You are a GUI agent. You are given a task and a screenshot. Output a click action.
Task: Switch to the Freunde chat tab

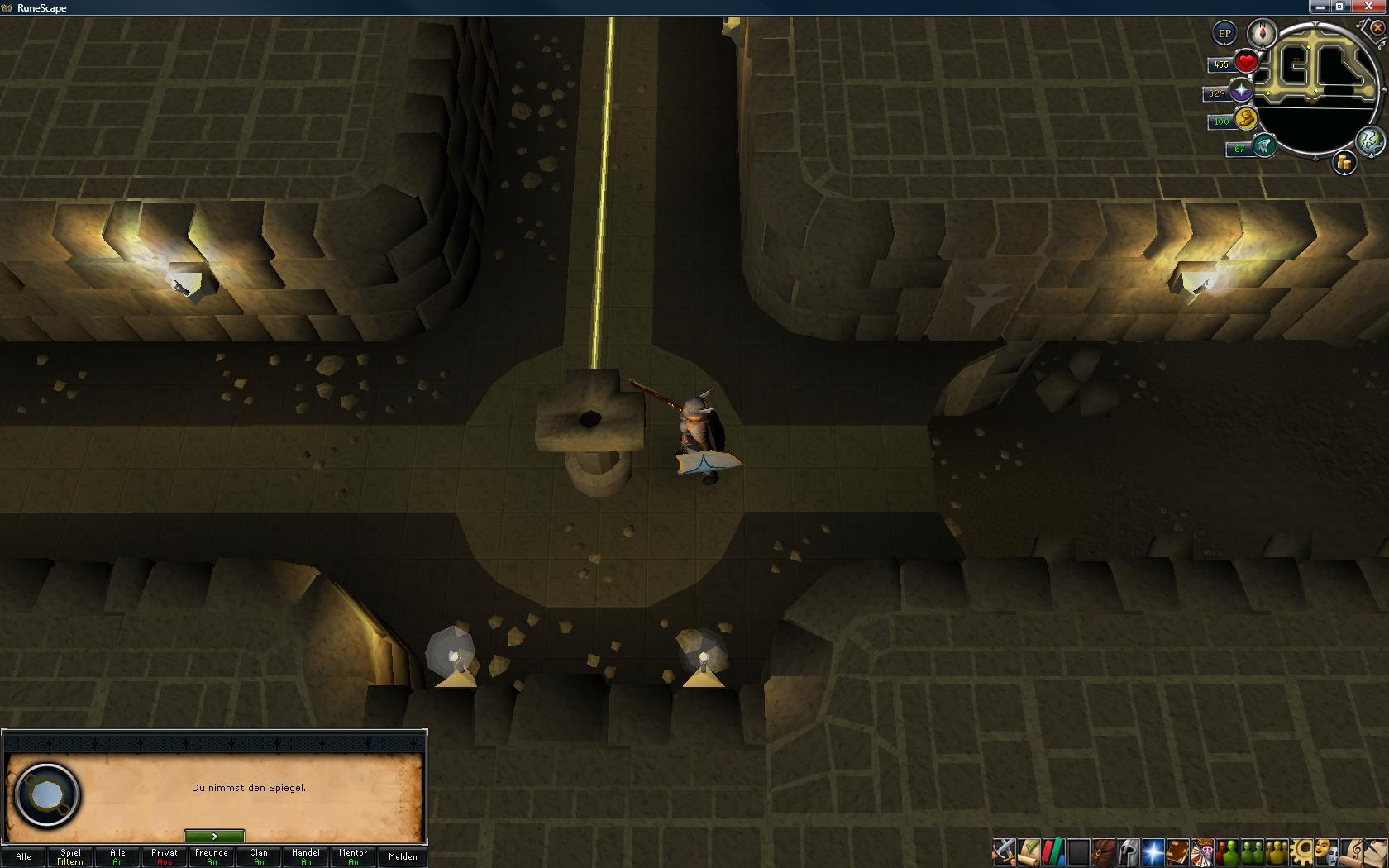212,856
